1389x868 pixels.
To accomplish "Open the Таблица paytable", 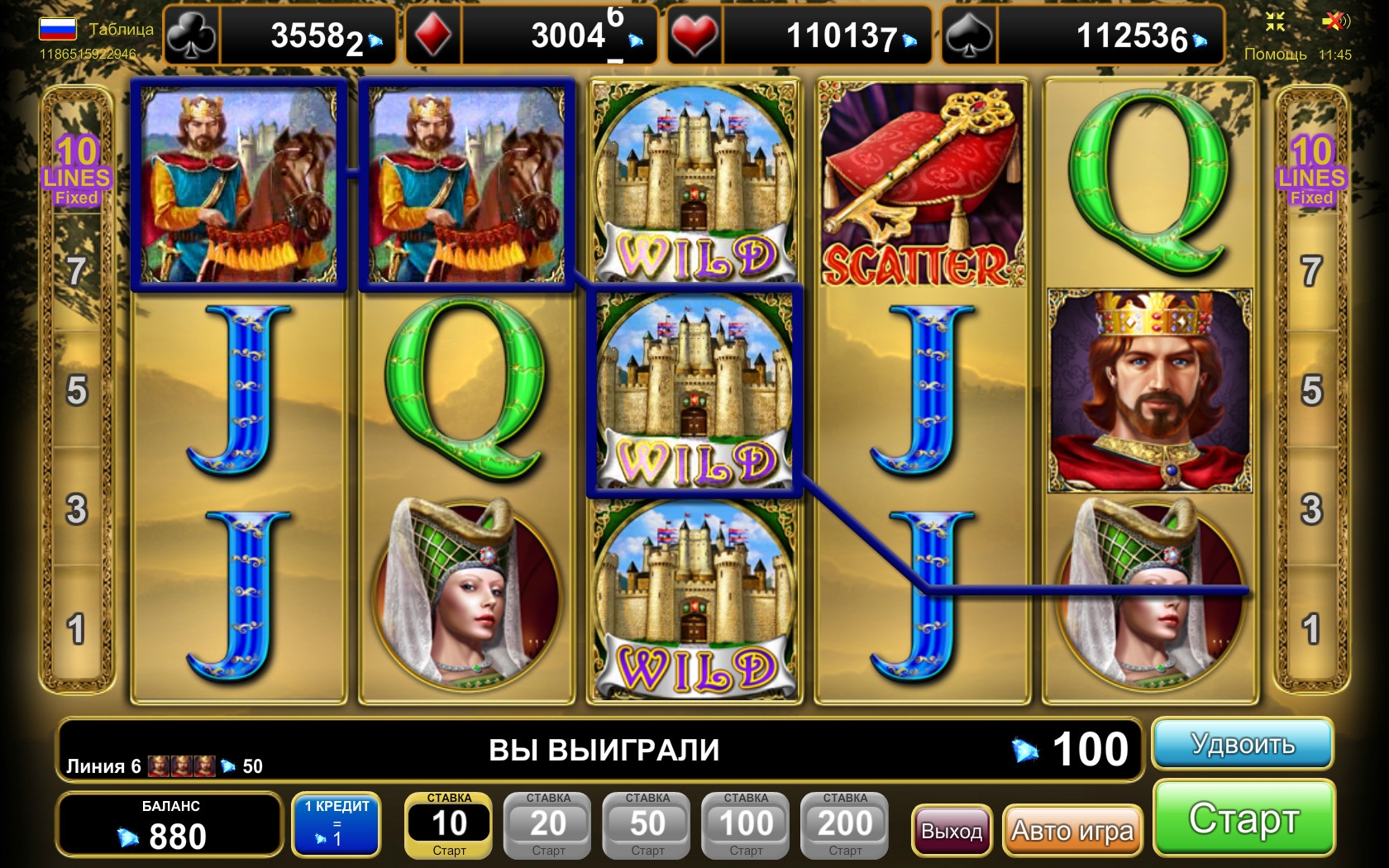I will (121, 29).
